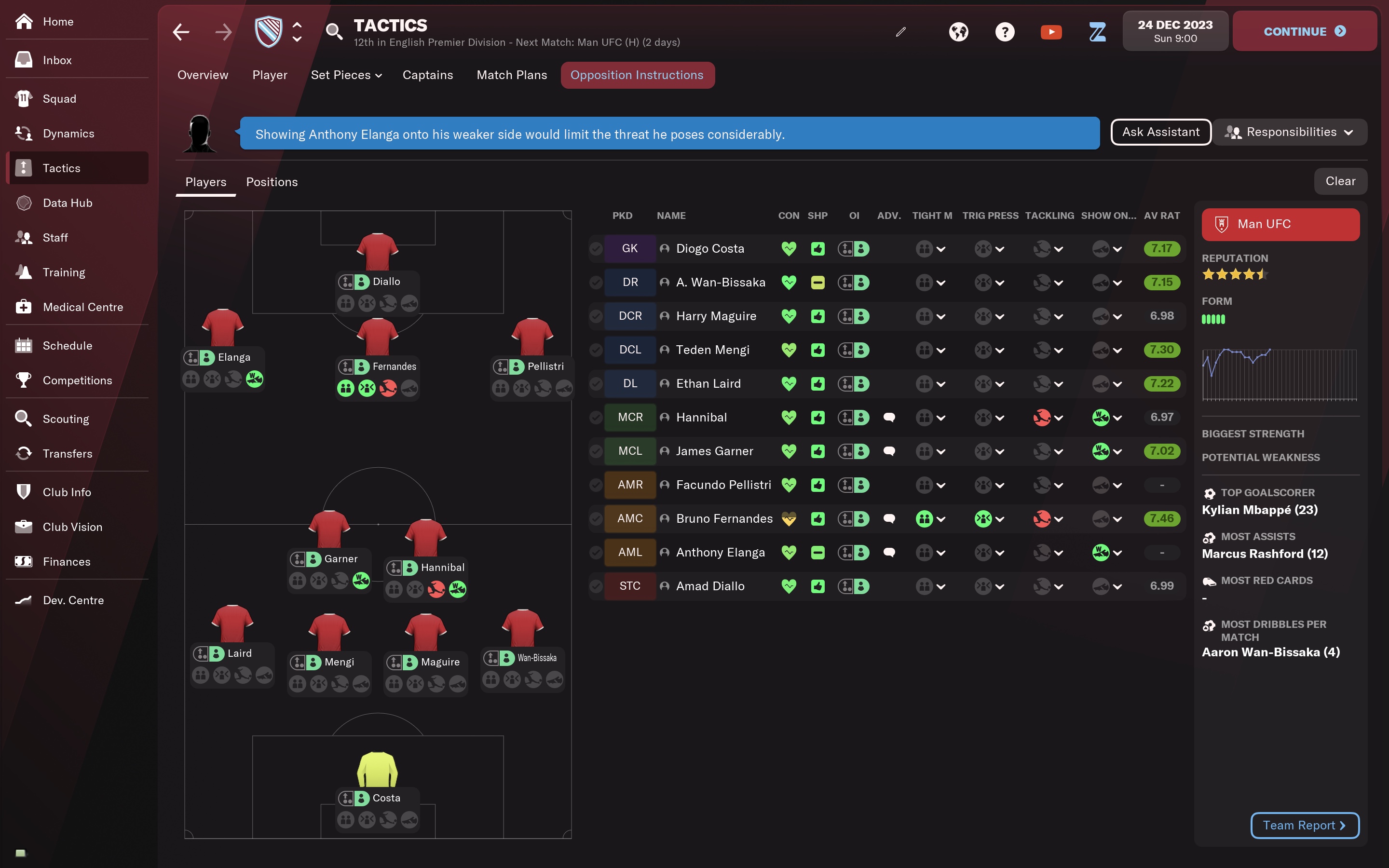Open the Team Report

(x=1304, y=825)
